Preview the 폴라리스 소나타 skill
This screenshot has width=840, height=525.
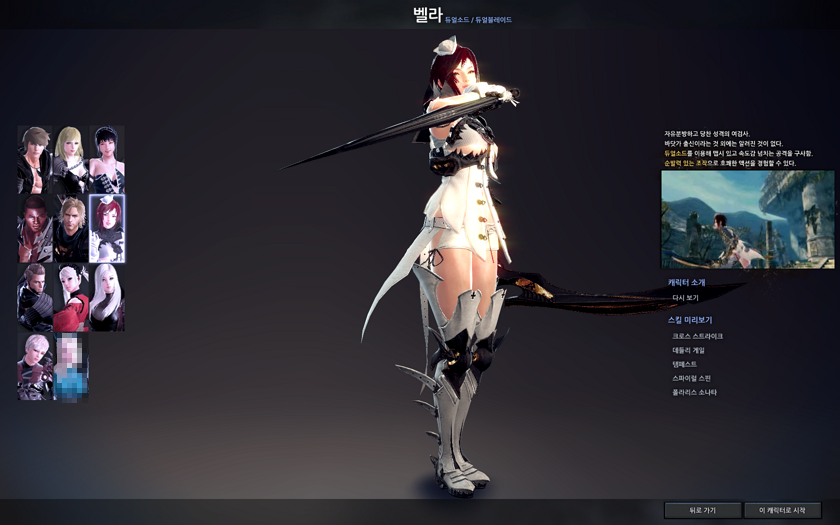click(694, 392)
